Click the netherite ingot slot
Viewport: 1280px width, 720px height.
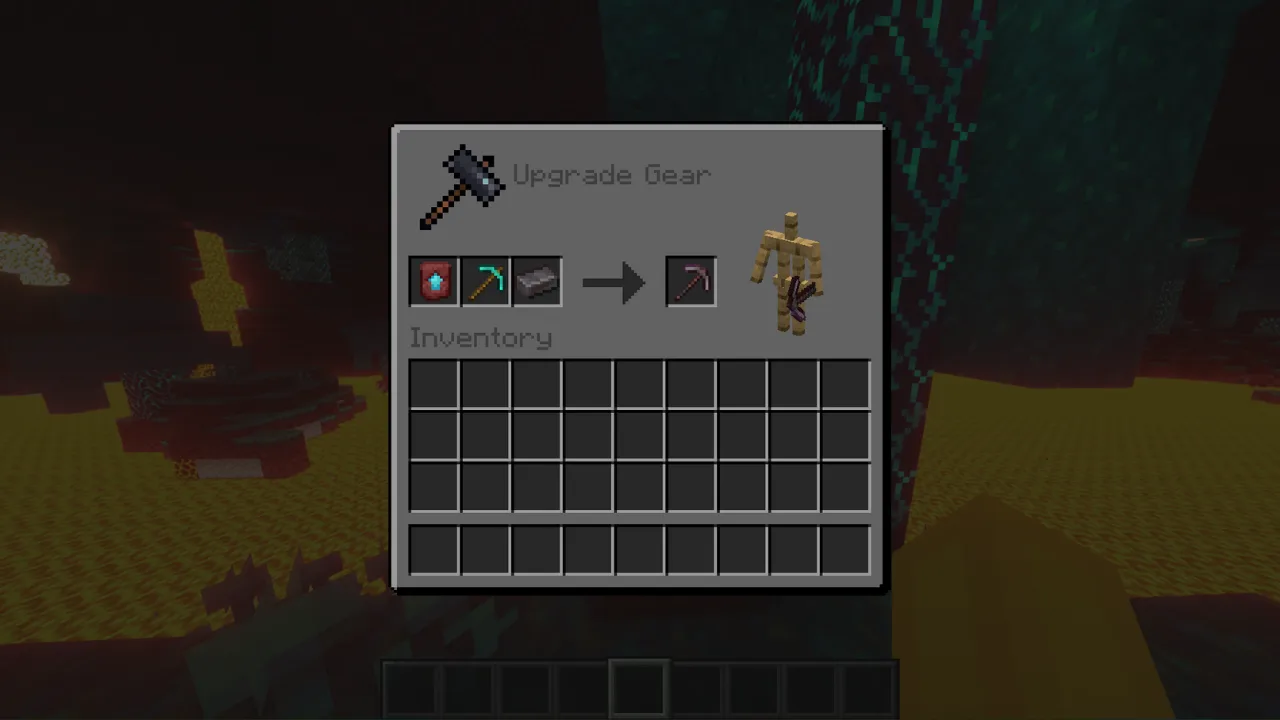point(537,282)
